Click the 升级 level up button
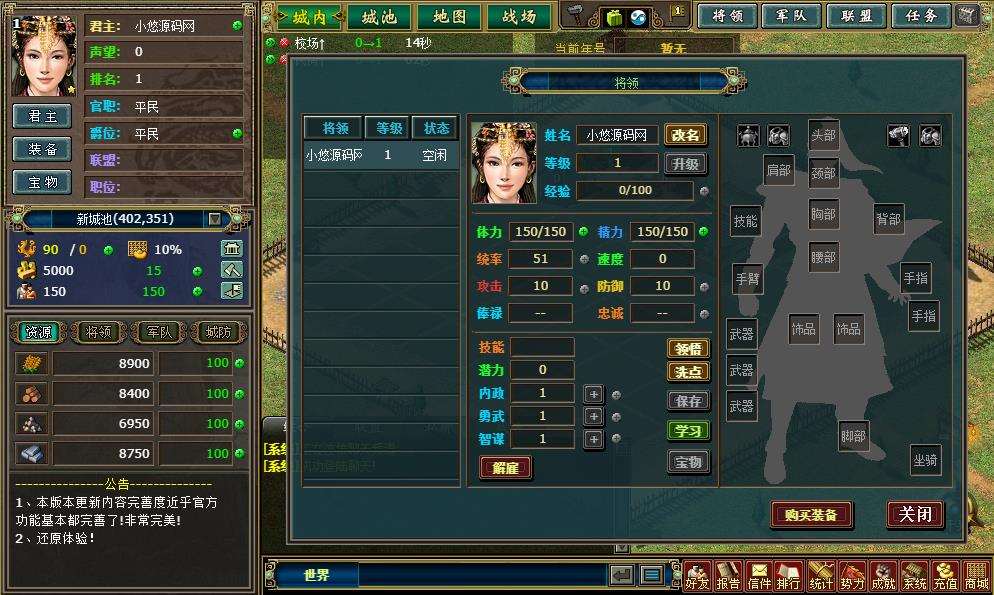 pos(686,163)
